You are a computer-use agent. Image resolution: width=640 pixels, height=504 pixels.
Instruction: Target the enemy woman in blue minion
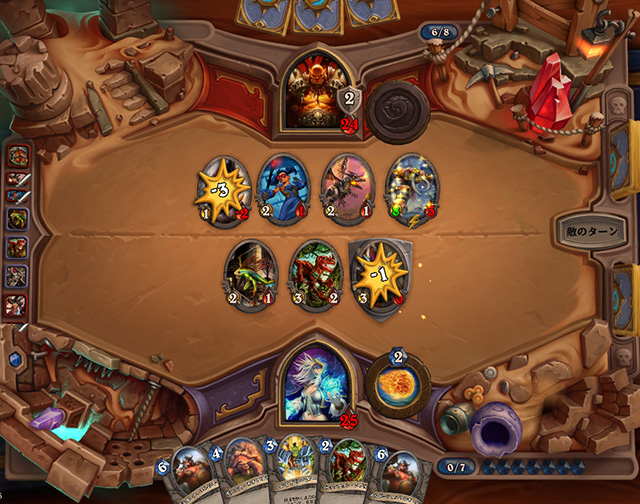point(283,187)
